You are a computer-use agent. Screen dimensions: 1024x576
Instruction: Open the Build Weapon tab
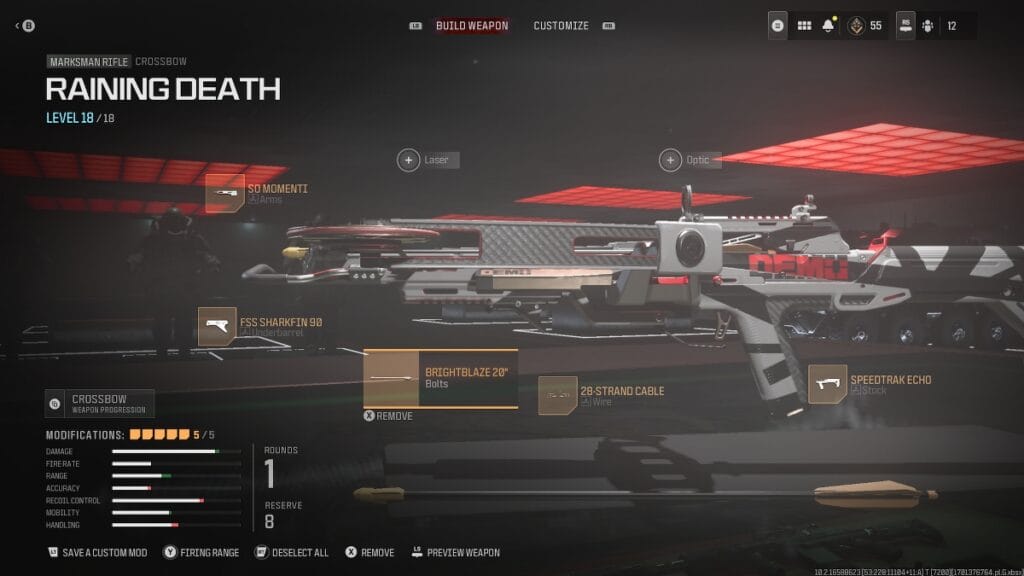(472, 25)
